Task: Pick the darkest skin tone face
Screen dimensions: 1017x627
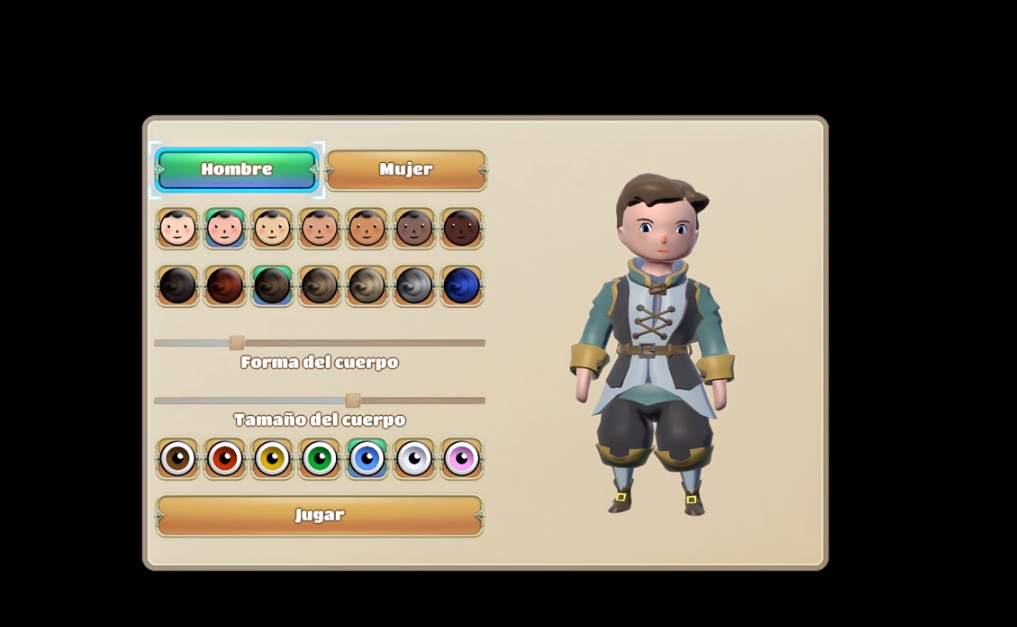Action: click(x=462, y=229)
